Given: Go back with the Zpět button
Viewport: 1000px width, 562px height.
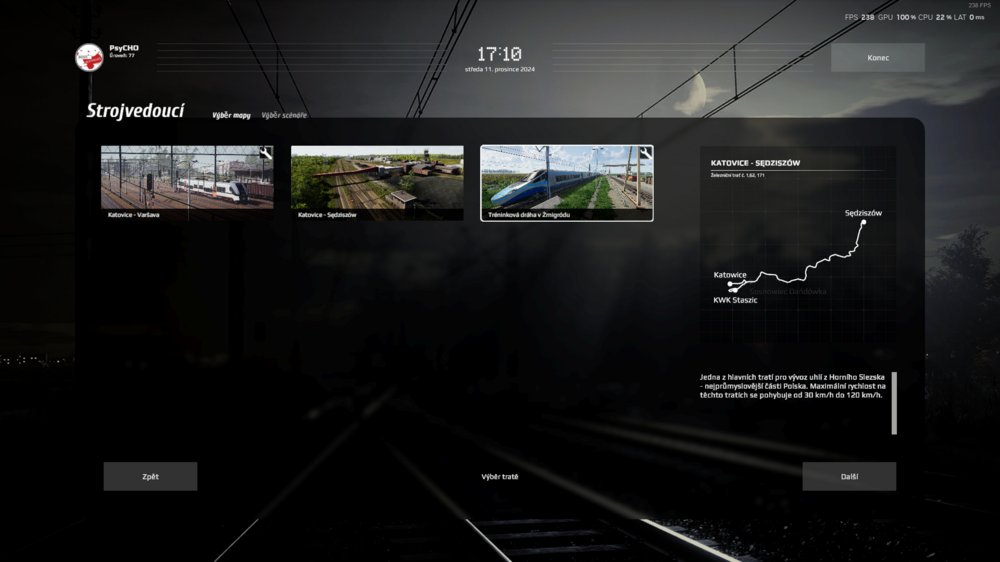Looking at the screenshot, I should (x=150, y=476).
